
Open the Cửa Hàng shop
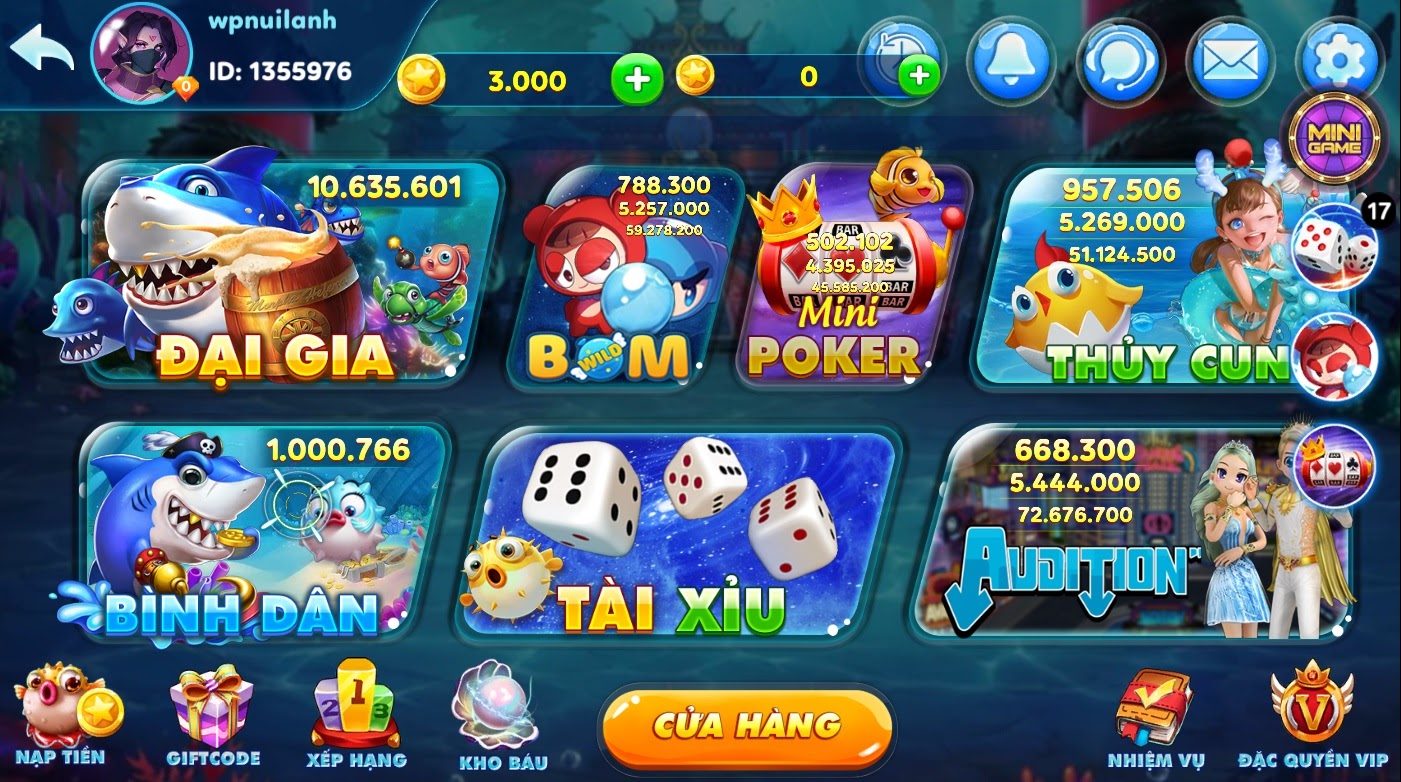pos(746,725)
